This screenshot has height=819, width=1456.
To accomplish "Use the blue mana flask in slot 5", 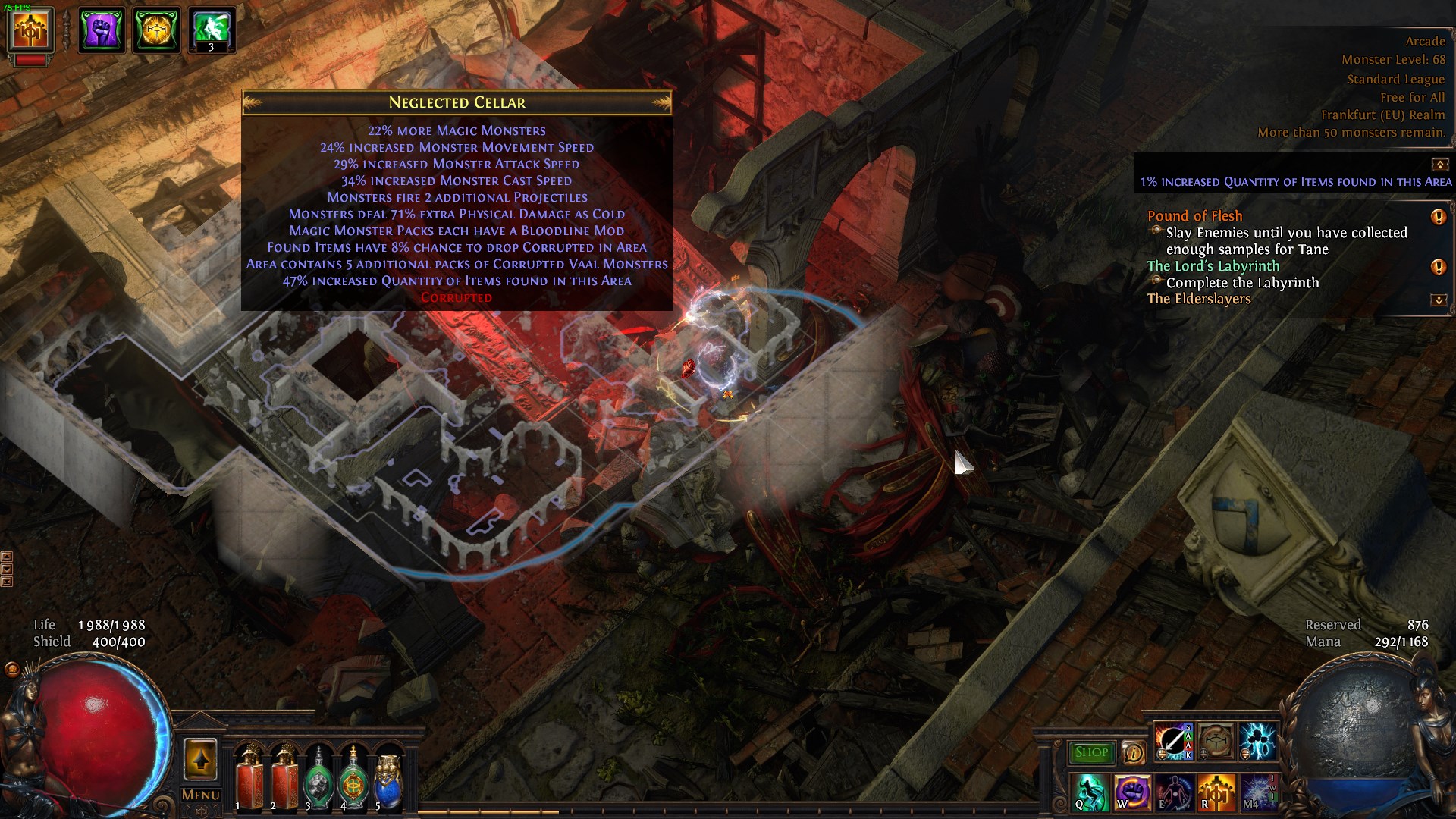I will point(388,778).
